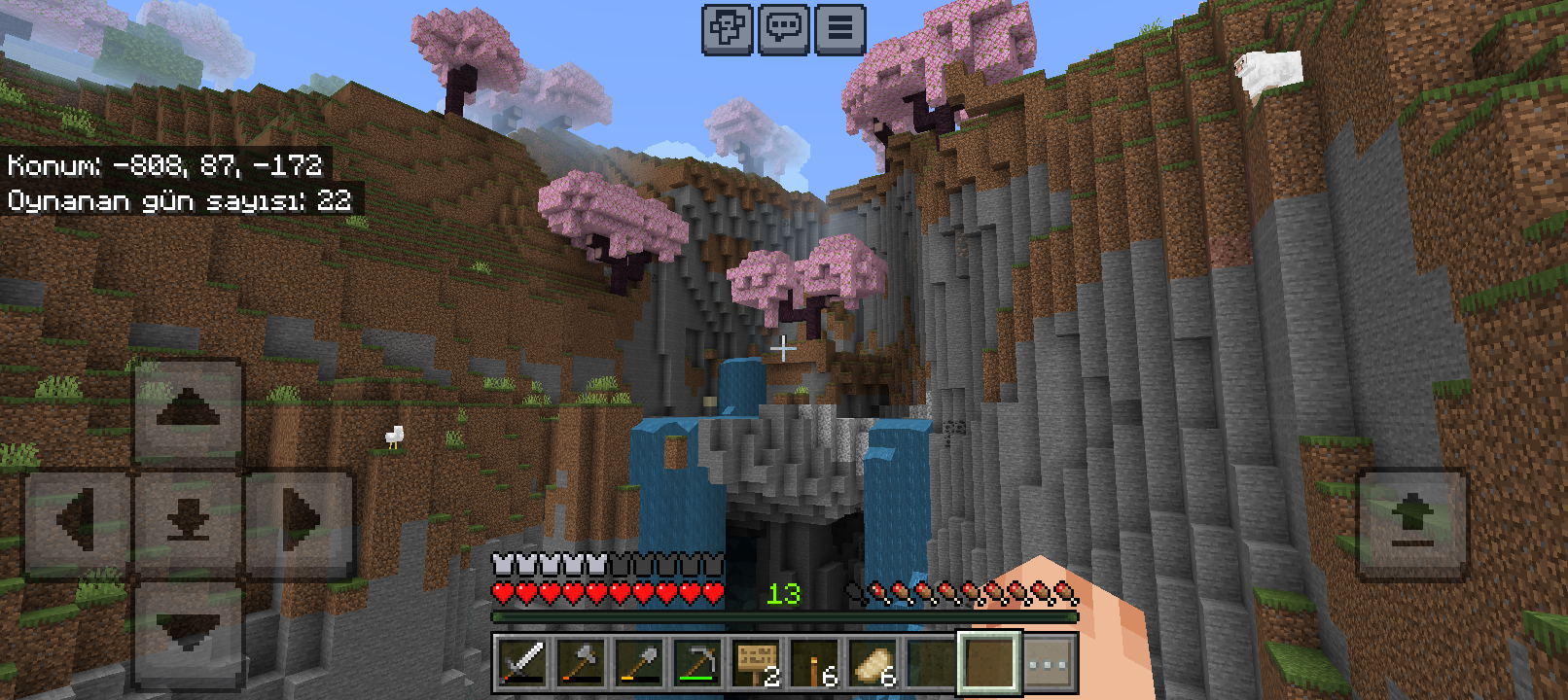Open the emote button at top
This screenshot has height=700, width=1568.
pos(727,29)
